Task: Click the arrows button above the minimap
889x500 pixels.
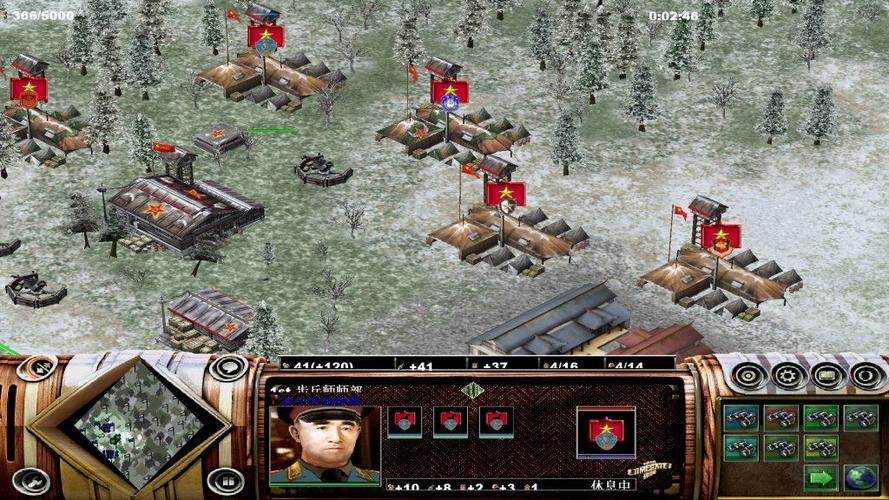Action: 37,368
